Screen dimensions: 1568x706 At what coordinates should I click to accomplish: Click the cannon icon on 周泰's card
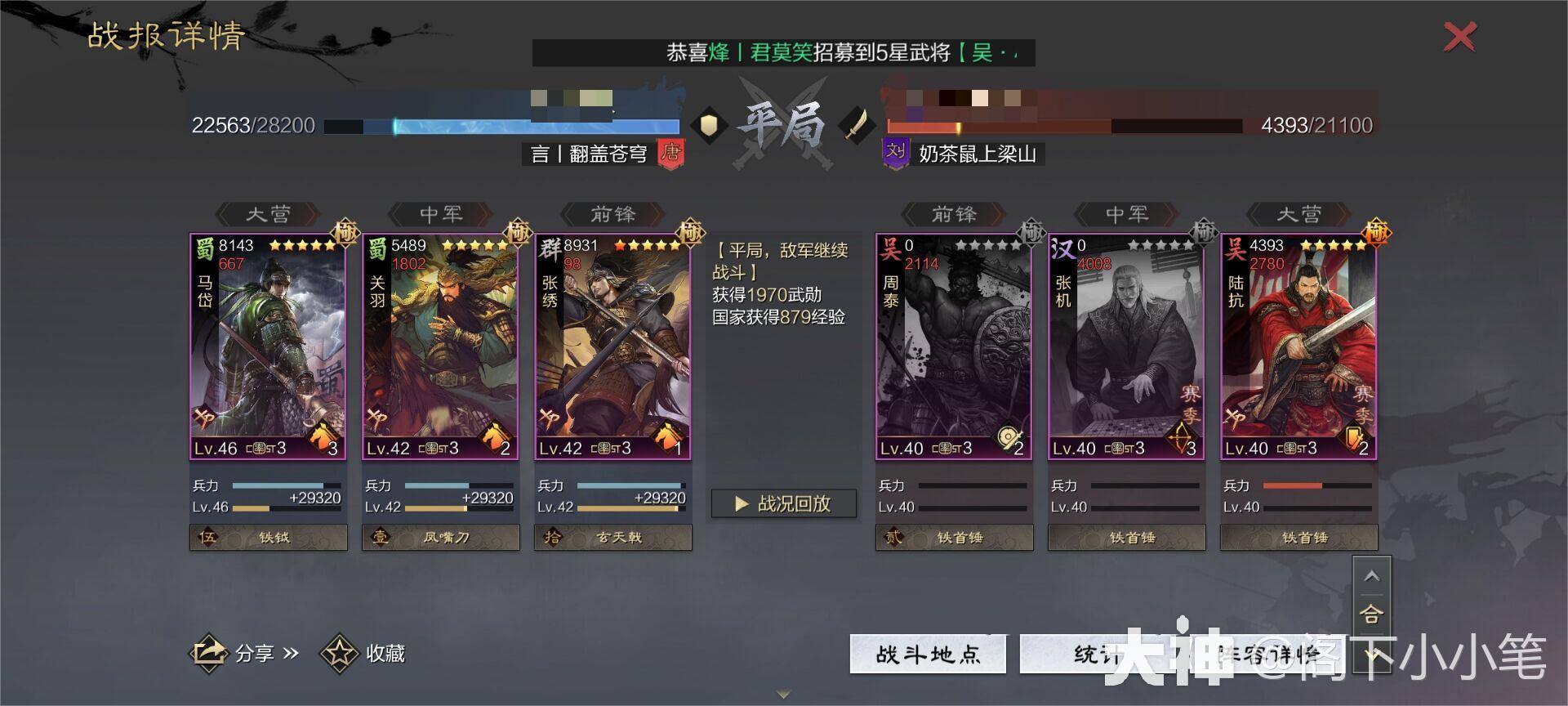point(1007,437)
